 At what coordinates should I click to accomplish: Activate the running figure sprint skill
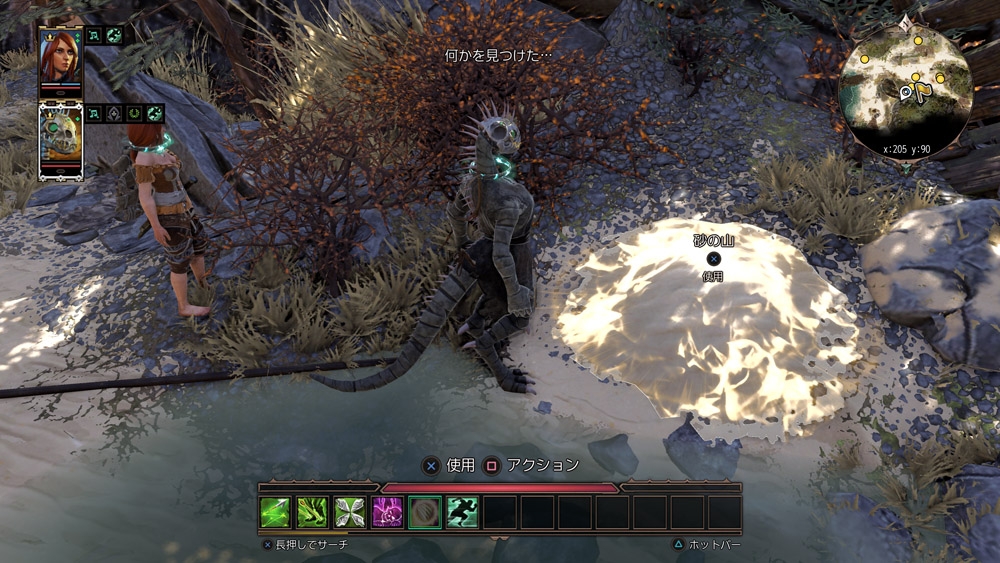(x=461, y=512)
